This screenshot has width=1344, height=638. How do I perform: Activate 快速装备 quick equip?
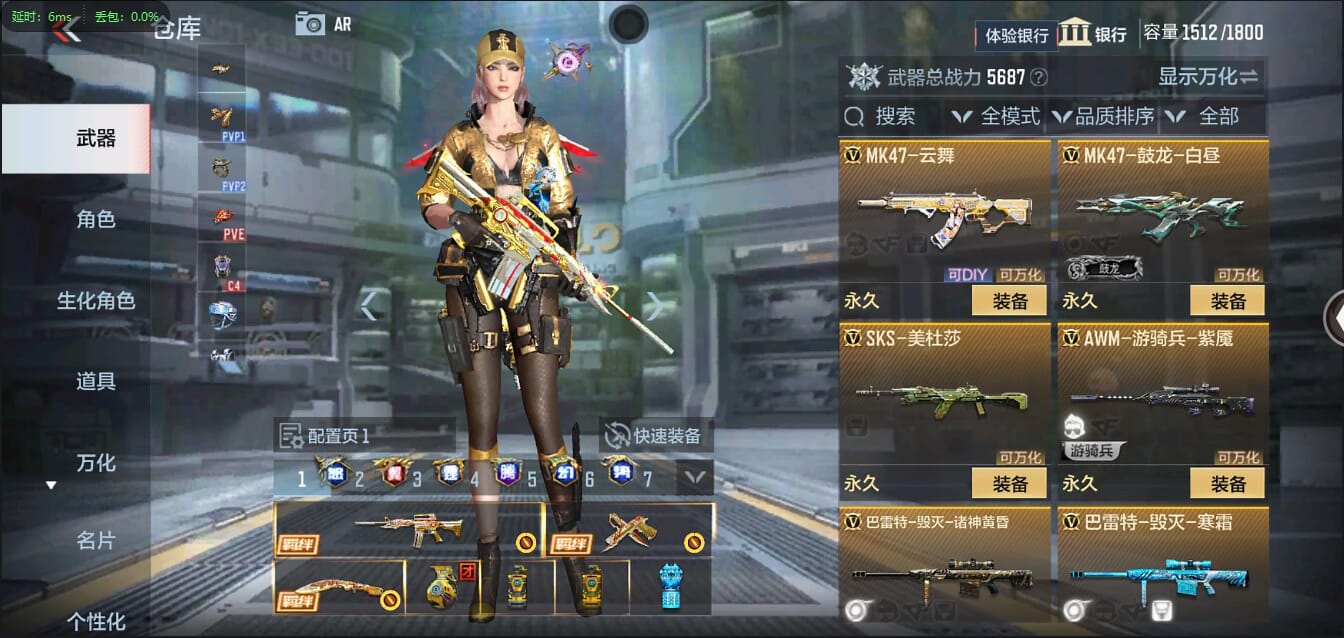click(656, 436)
